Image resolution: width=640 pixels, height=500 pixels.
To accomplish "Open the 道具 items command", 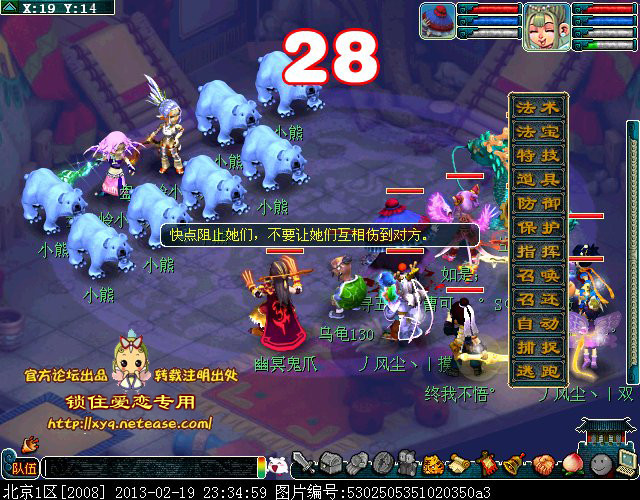I will (538, 179).
